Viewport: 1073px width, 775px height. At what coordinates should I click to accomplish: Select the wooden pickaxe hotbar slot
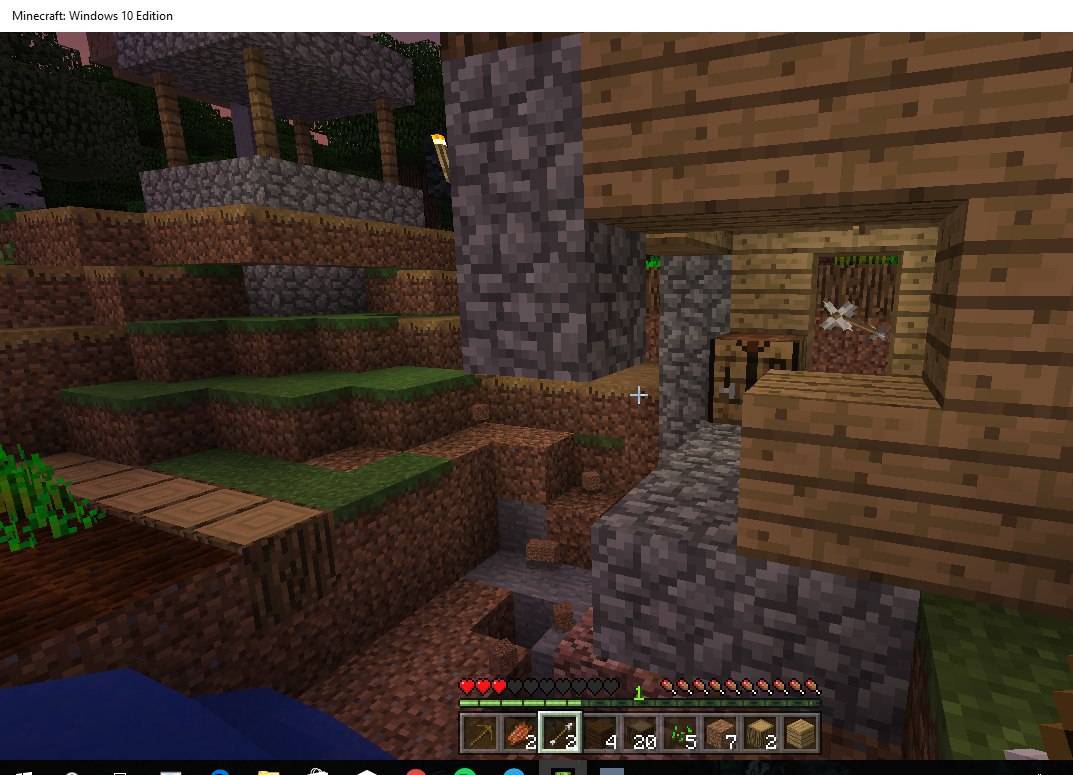point(479,733)
